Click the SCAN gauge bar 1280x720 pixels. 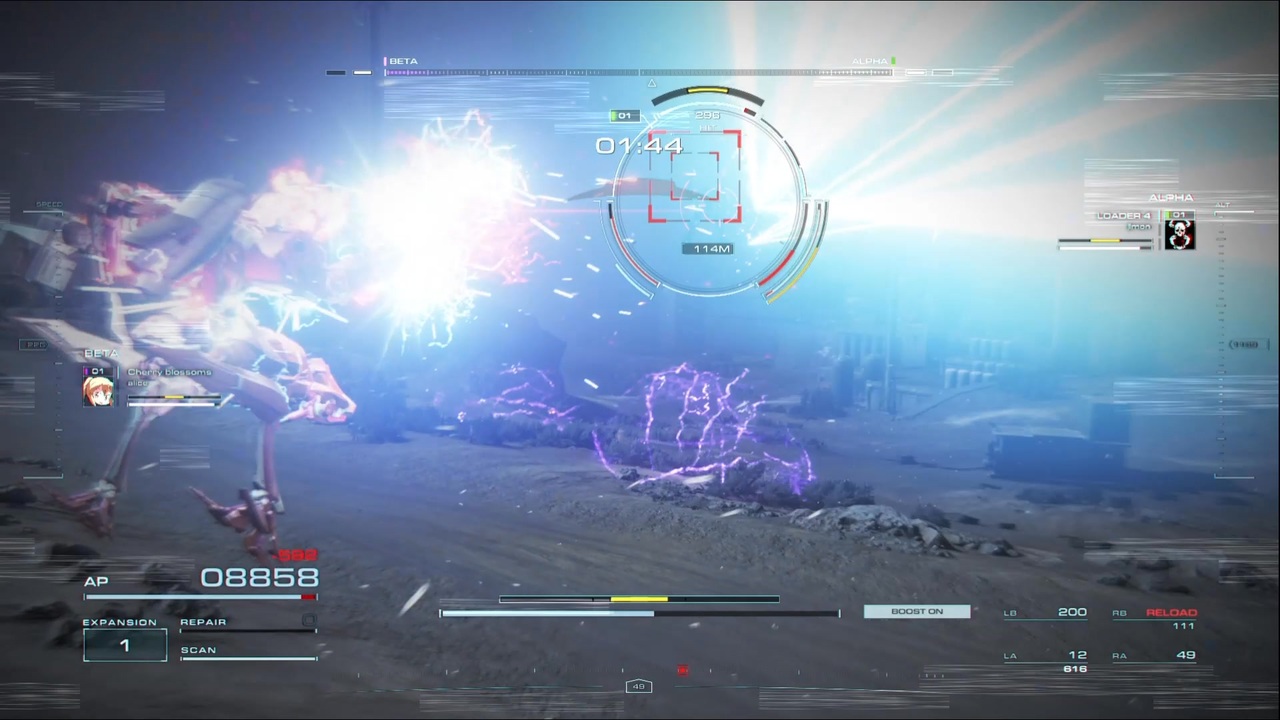point(248,657)
